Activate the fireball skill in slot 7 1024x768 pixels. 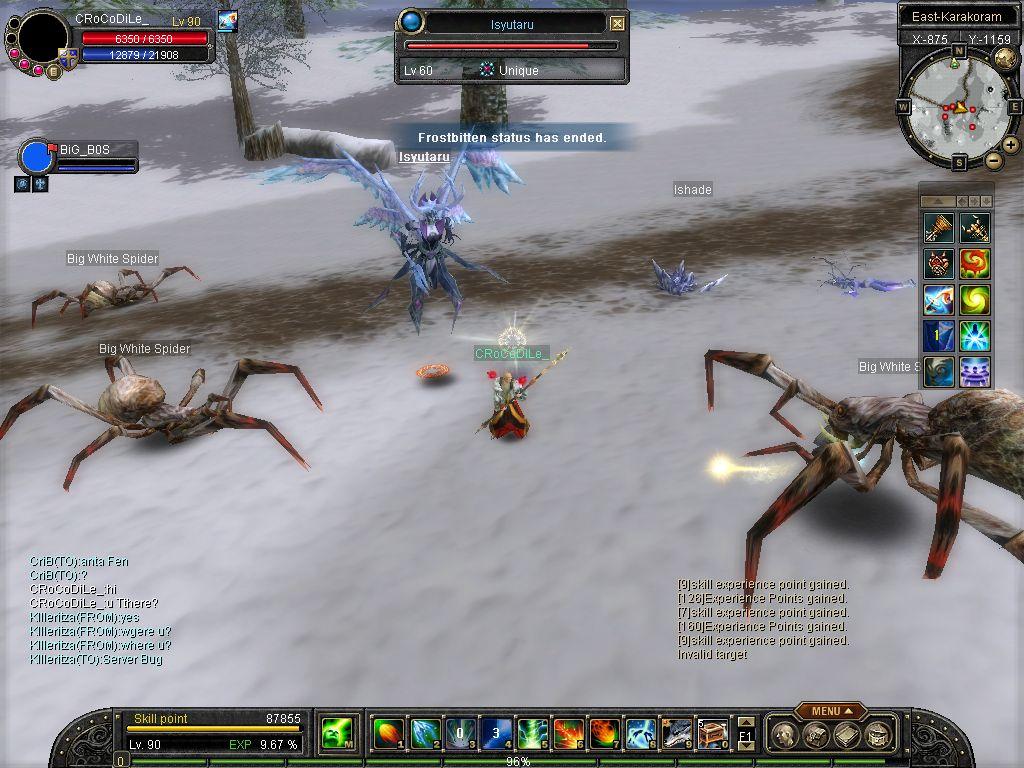[x=604, y=734]
